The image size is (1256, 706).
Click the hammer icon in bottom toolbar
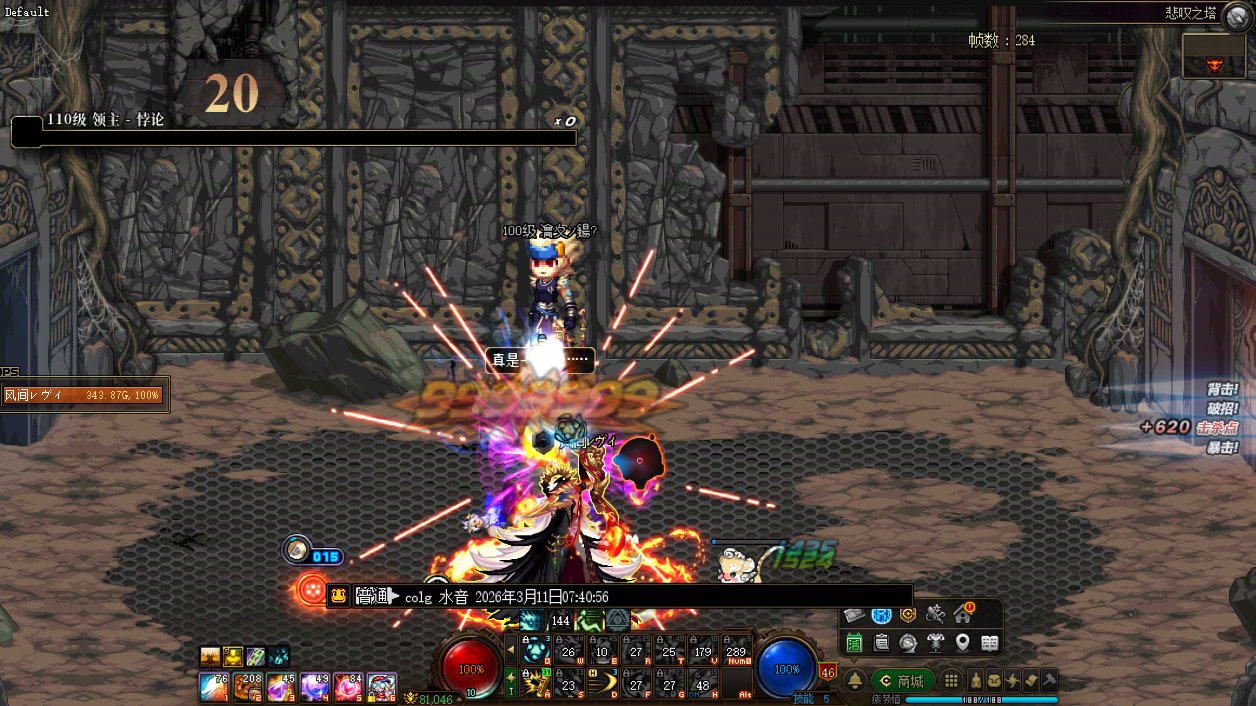coord(1050,680)
